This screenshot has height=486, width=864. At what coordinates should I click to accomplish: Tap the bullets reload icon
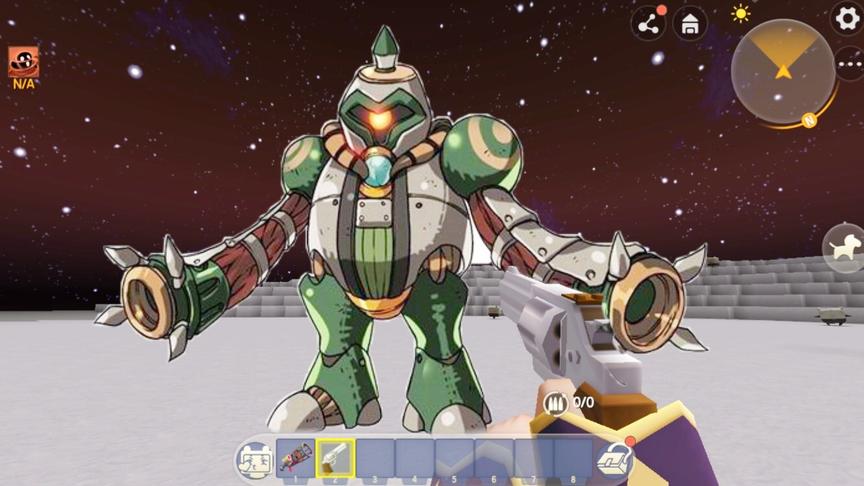point(556,402)
